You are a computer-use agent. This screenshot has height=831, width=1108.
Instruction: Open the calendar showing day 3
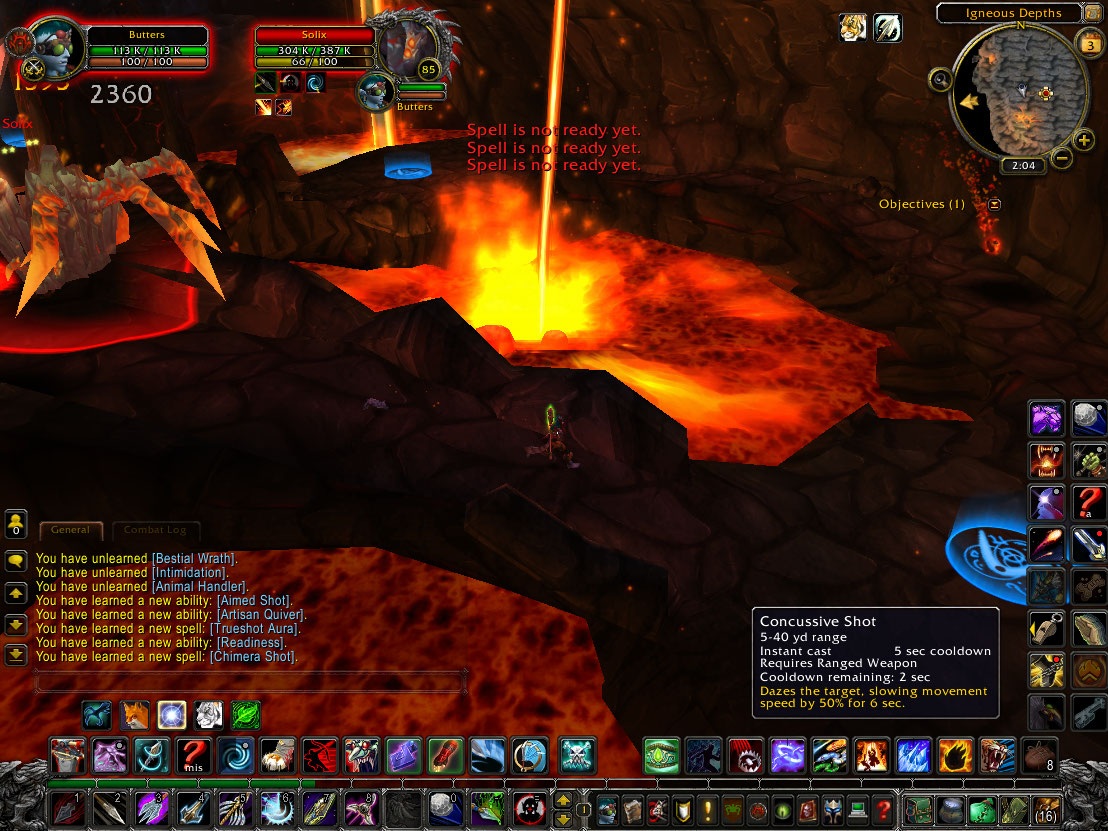click(1089, 44)
